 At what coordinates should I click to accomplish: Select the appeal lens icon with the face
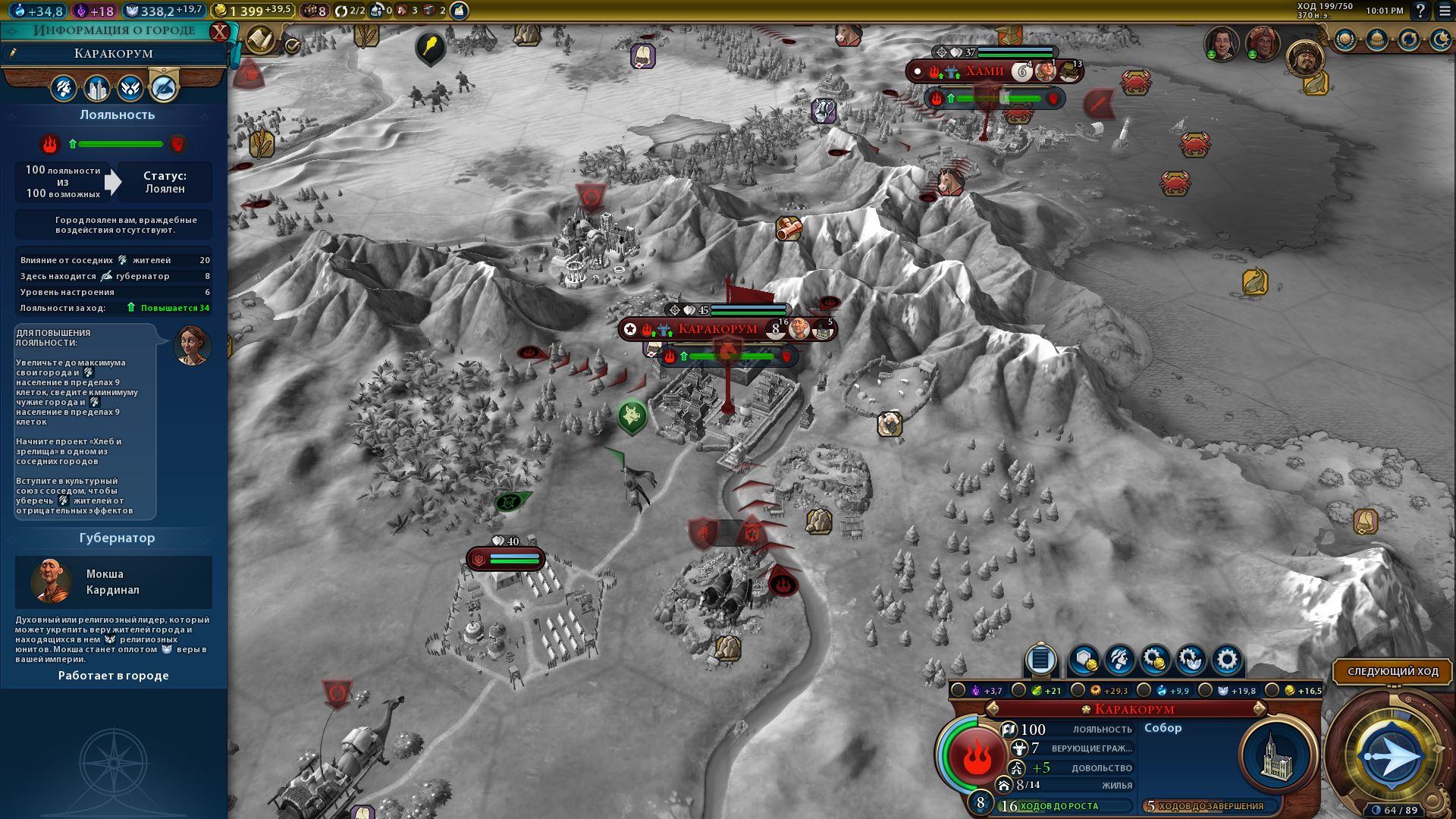click(x=1120, y=660)
